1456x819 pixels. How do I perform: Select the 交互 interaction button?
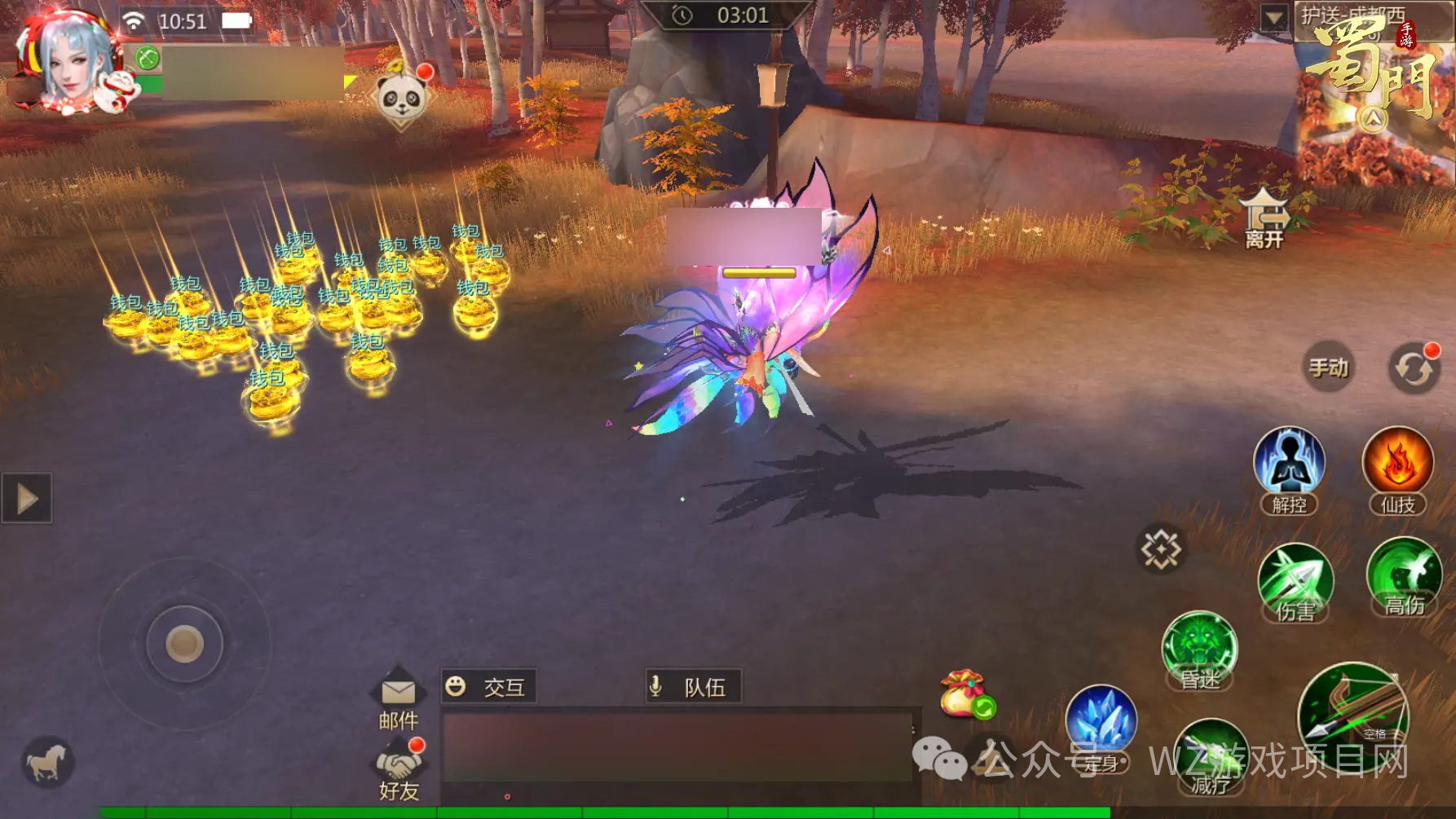click(x=488, y=687)
